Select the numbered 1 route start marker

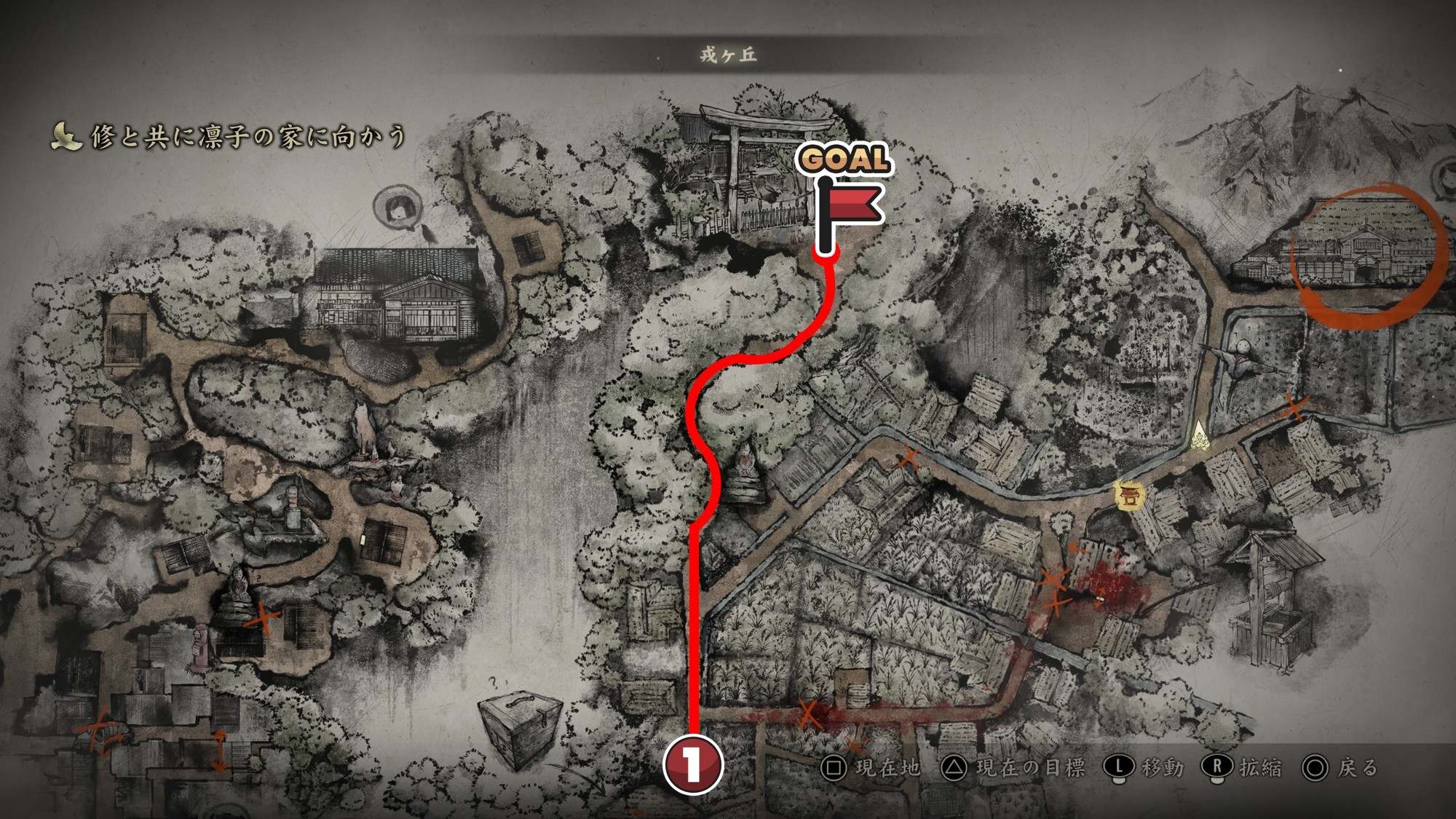692,764
